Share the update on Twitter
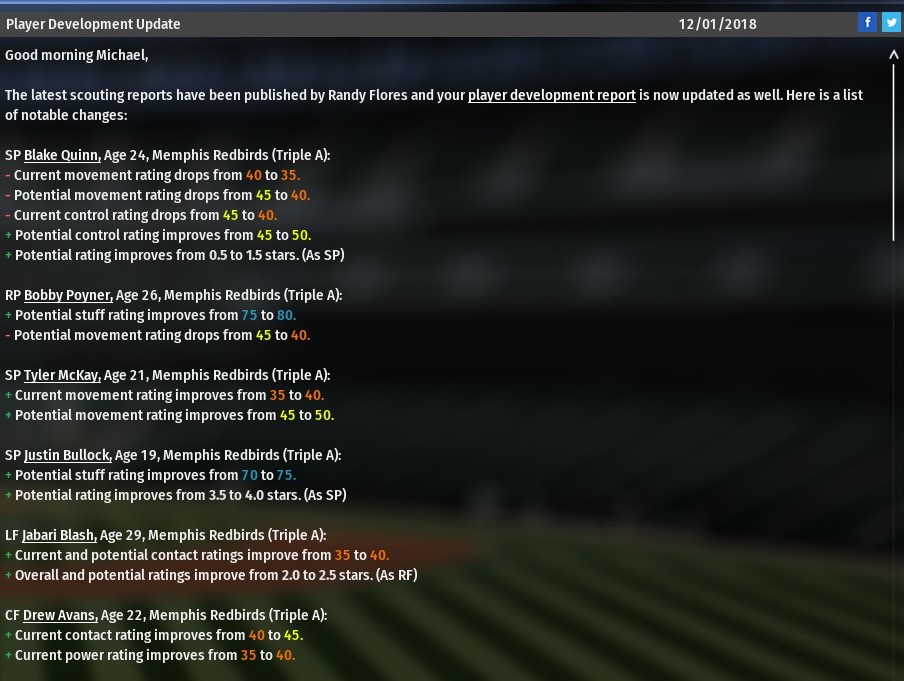The height and width of the screenshot is (681, 904). 891,22
